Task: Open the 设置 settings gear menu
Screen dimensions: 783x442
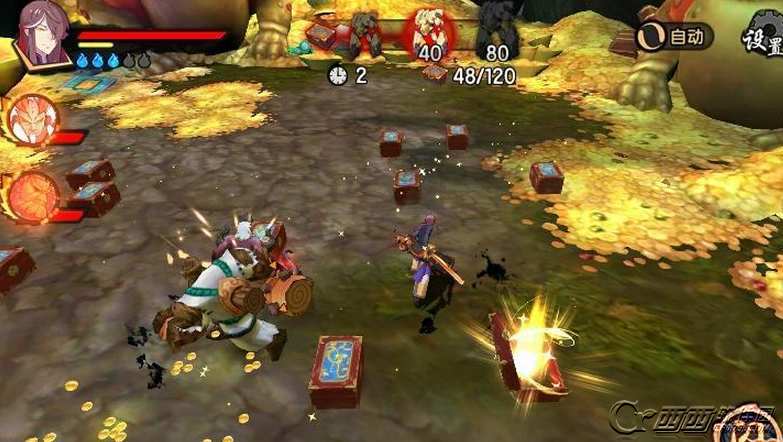Action: pyautogui.click(x=762, y=38)
